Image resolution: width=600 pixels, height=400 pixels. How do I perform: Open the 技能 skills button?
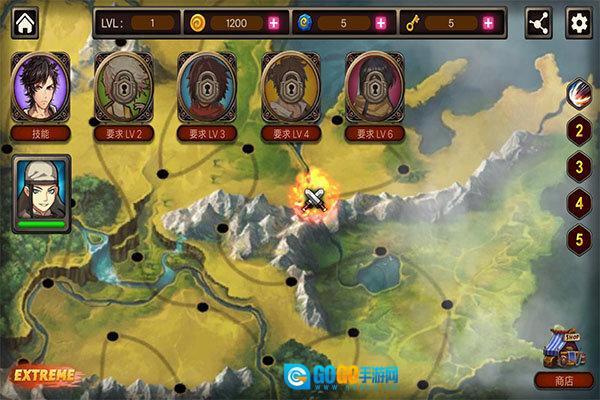[41, 133]
